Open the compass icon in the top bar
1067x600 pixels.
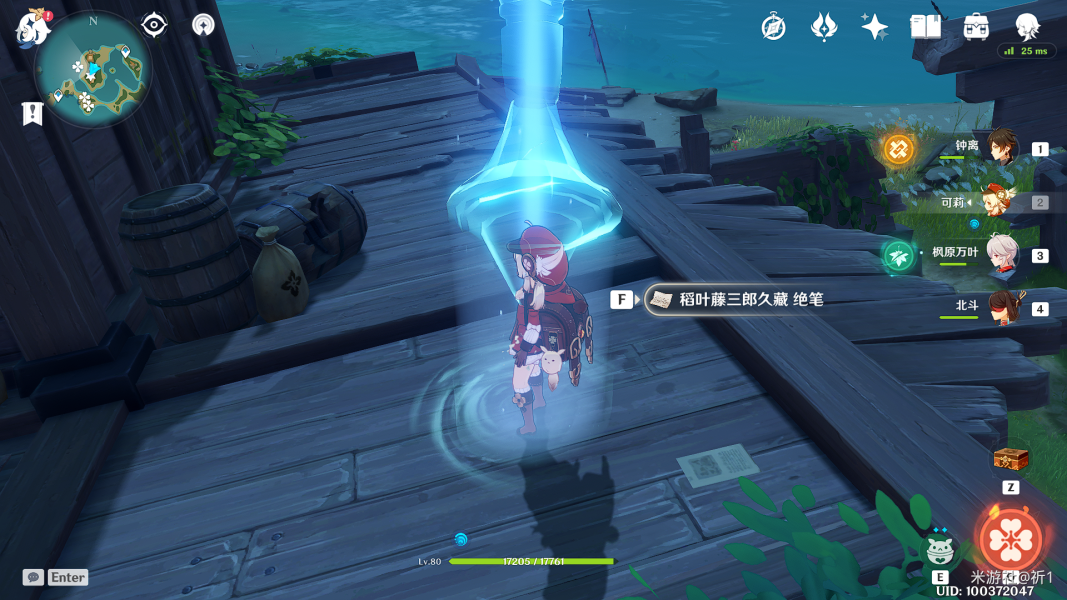[773, 27]
